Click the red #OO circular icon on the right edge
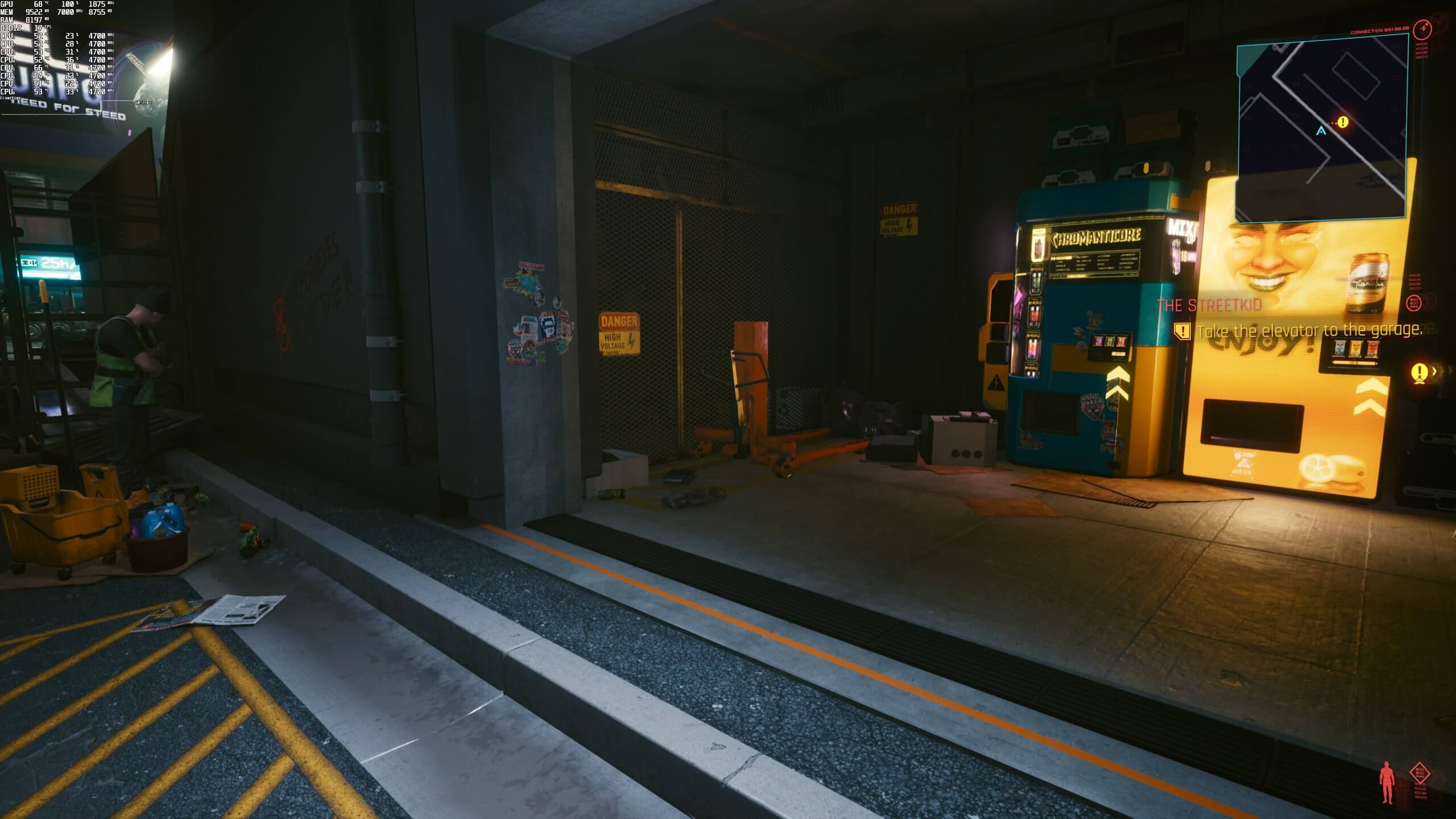This screenshot has width=1456, height=819. point(1416,303)
